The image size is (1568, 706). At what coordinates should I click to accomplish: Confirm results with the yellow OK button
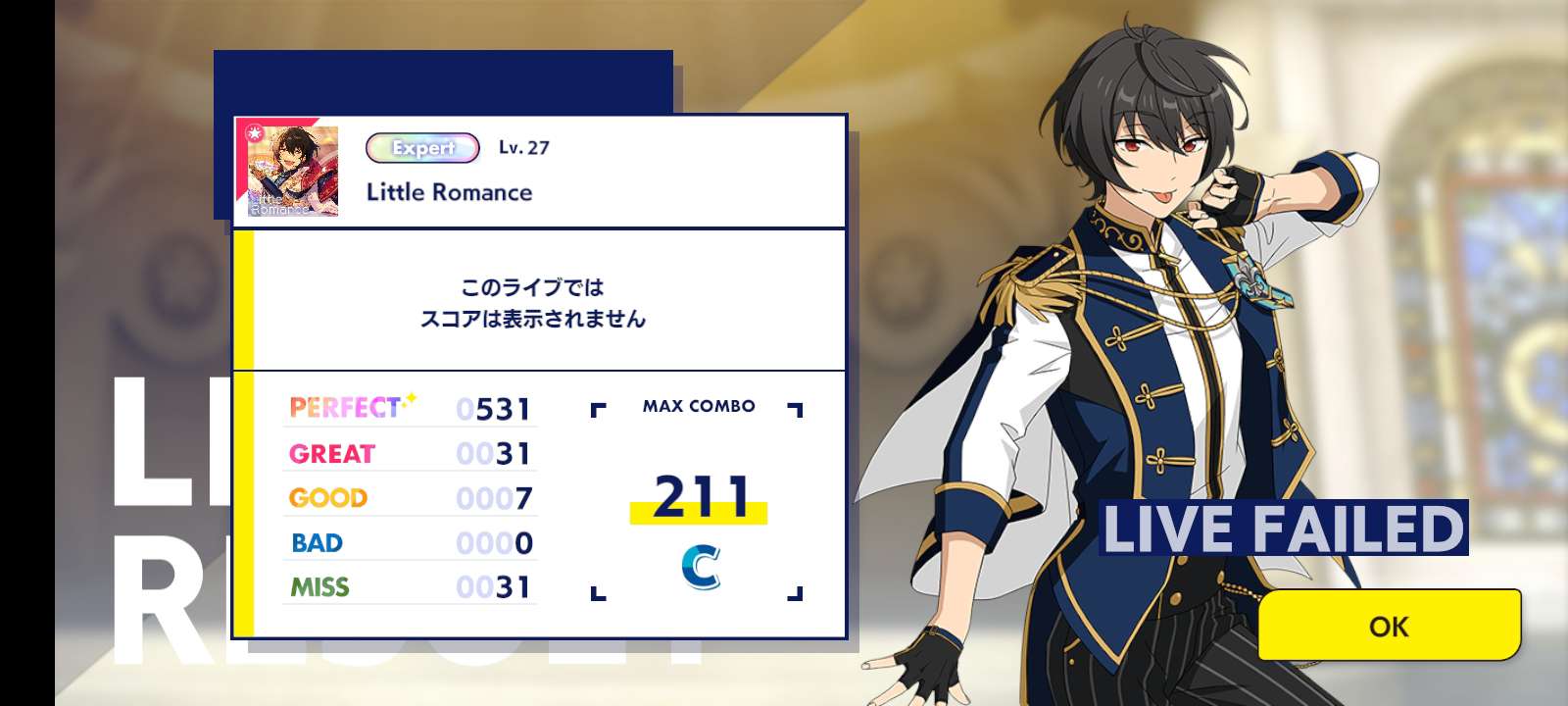click(1389, 626)
